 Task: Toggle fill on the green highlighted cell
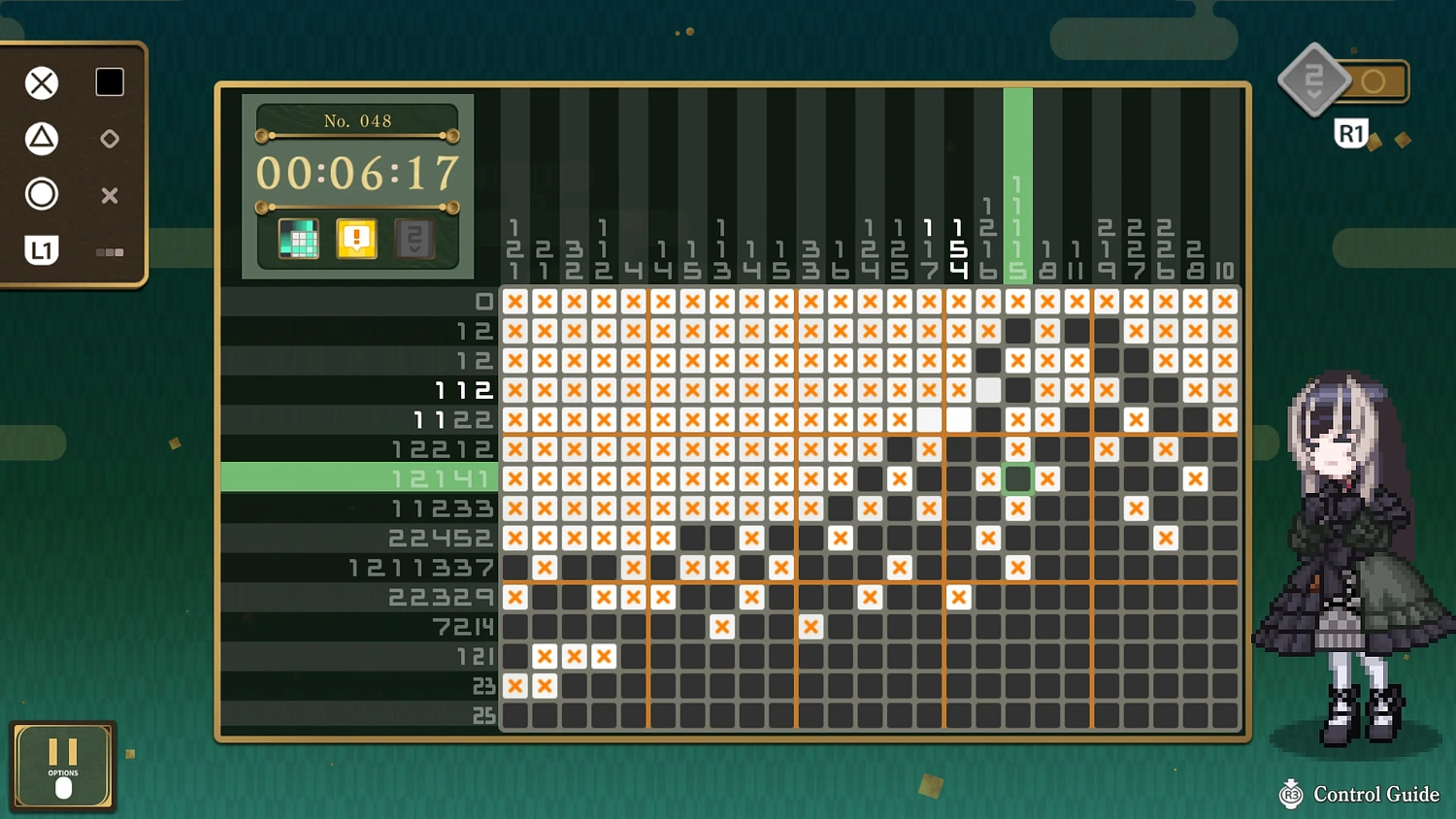tap(1017, 477)
